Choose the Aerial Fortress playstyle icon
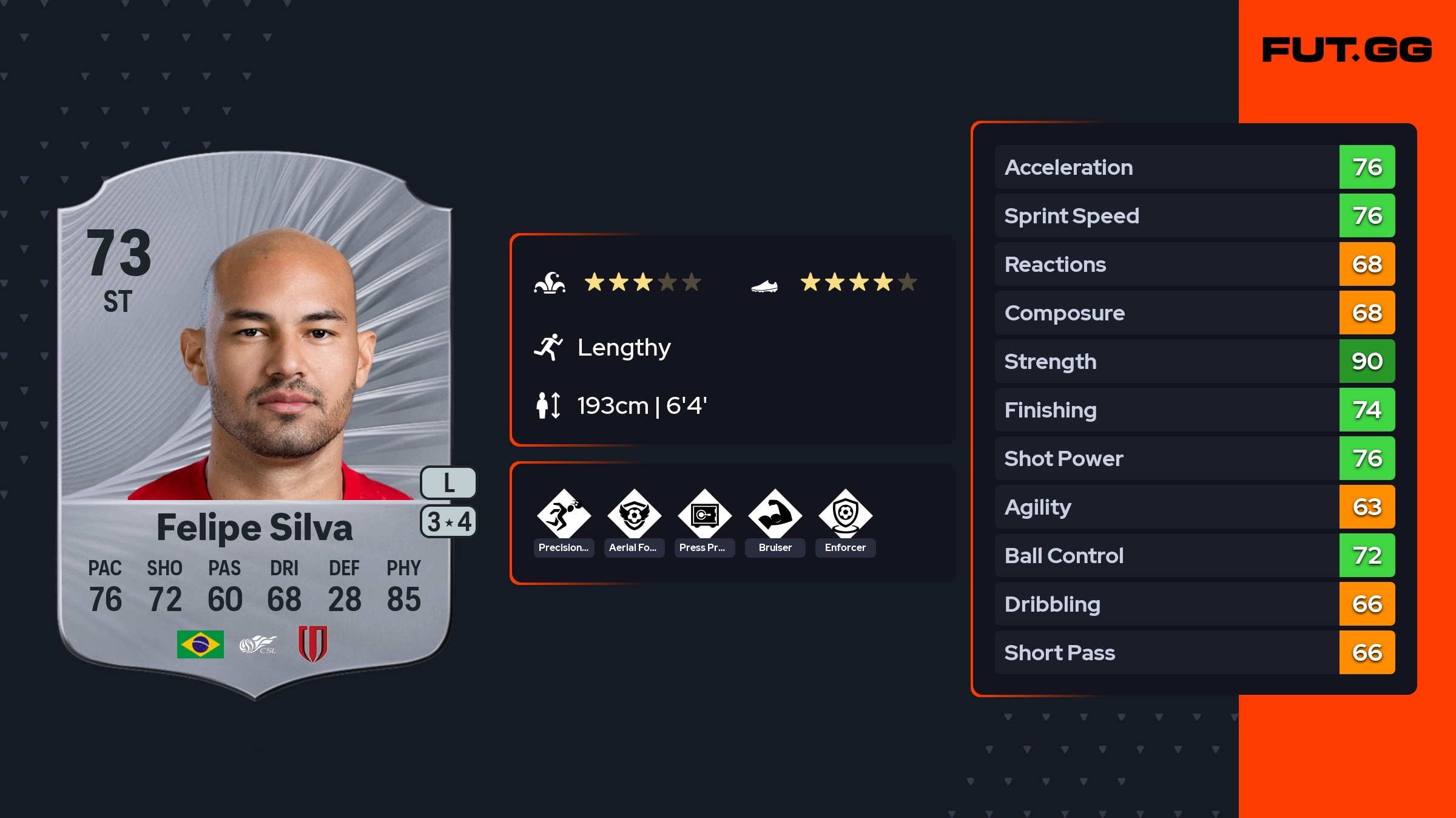This screenshot has width=1456, height=818. [x=634, y=515]
